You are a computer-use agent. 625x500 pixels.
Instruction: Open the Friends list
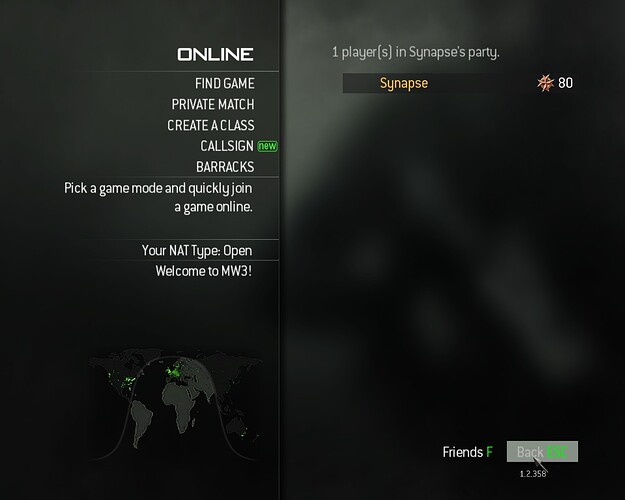(467, 452)
